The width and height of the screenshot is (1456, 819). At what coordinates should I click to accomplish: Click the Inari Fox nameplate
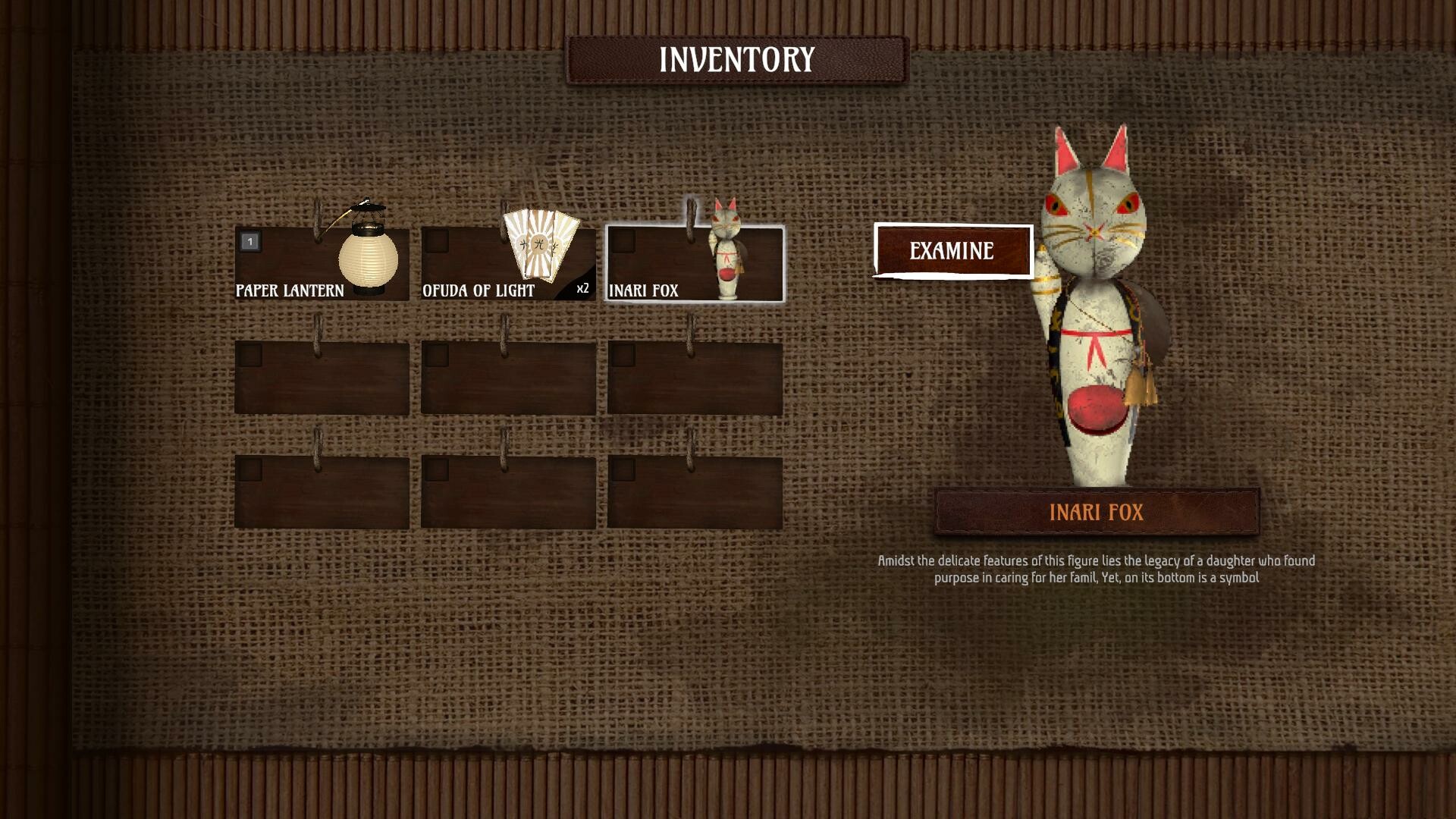point(1098,511)
